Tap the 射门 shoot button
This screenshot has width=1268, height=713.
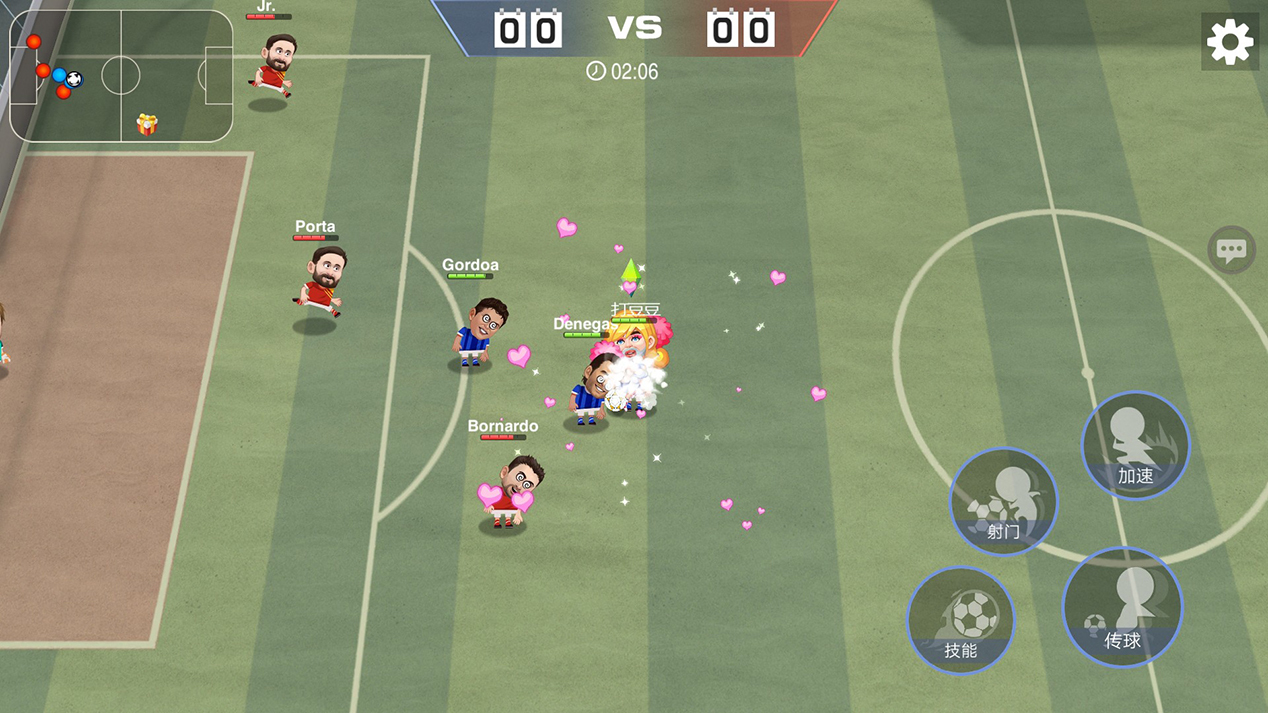(x=1003, y=501)
